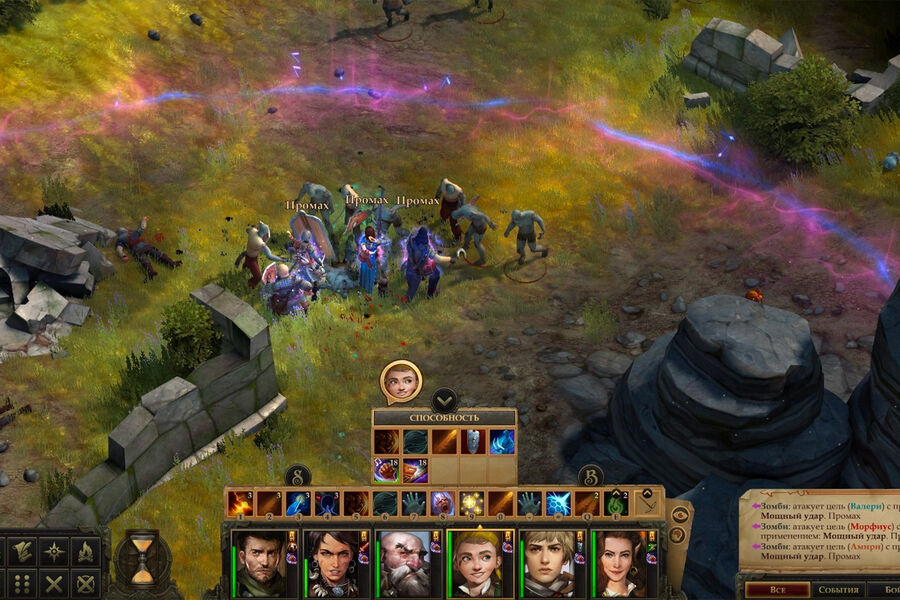Viewport: 900px width, 600px height.
Task: Select the green flame ability in hotbar
Action: 617,503
